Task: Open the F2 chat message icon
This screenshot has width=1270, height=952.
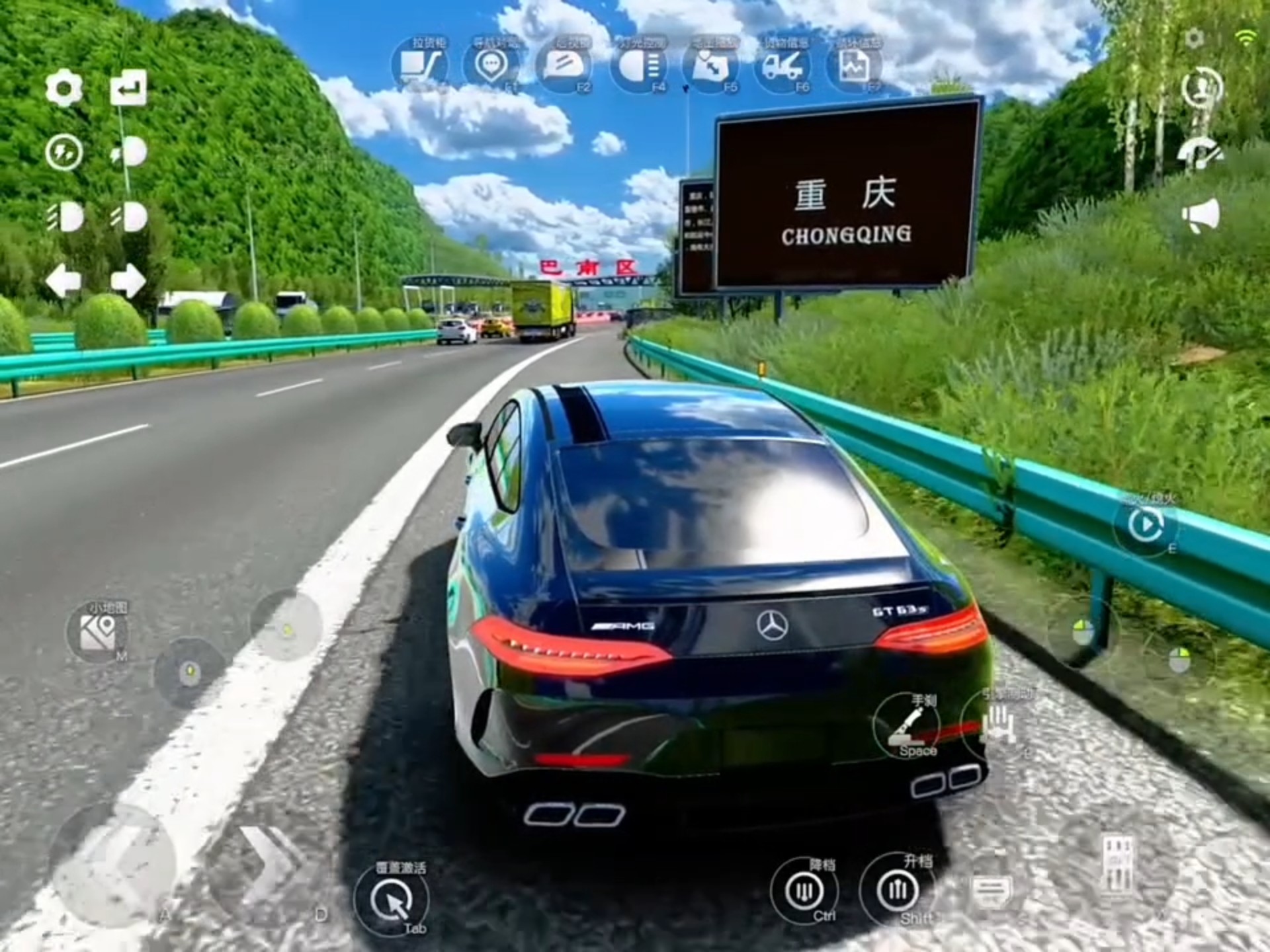Action: tap(564, 63)
